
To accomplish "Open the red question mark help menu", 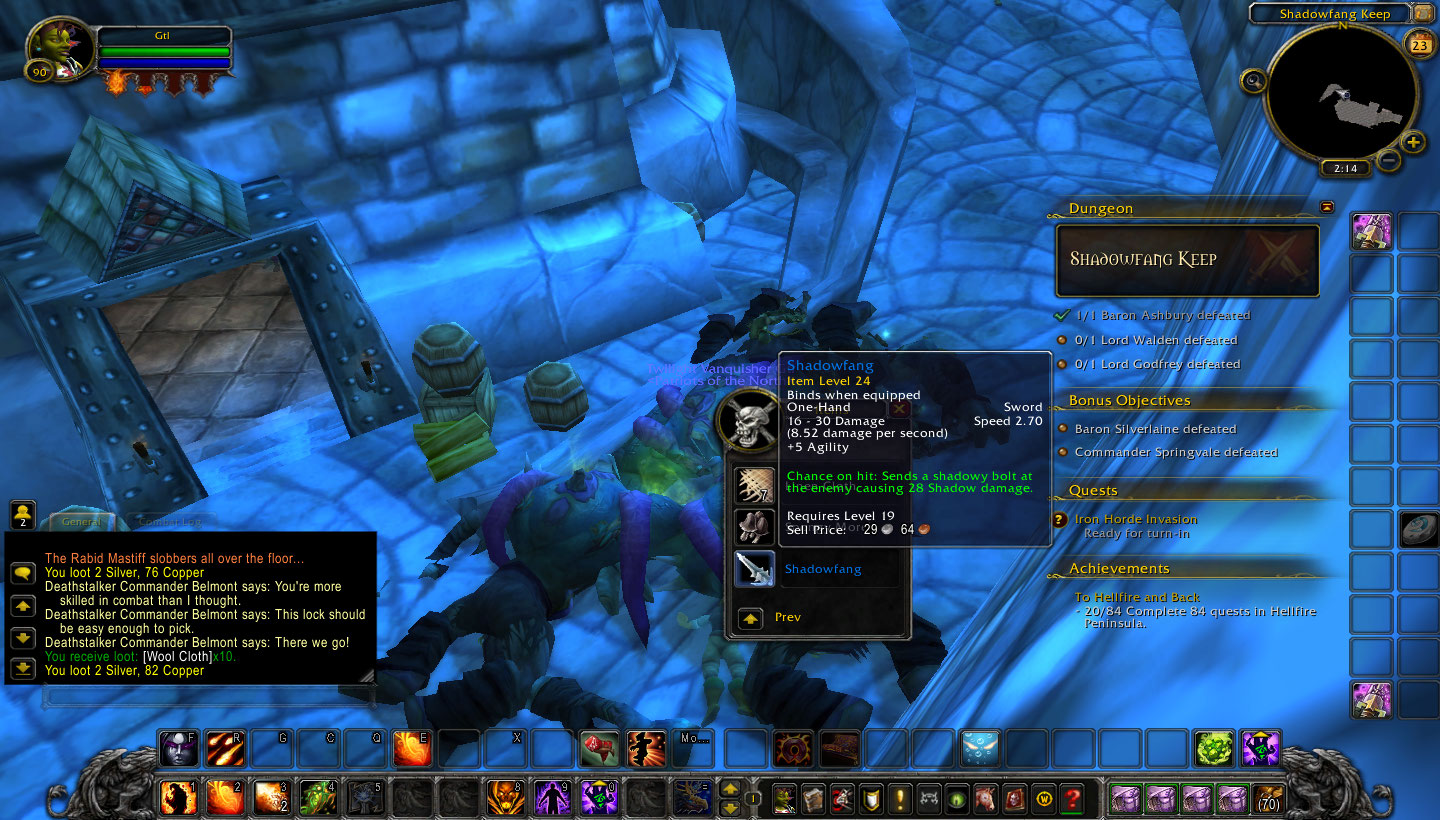I will [x=1072, y=798].
